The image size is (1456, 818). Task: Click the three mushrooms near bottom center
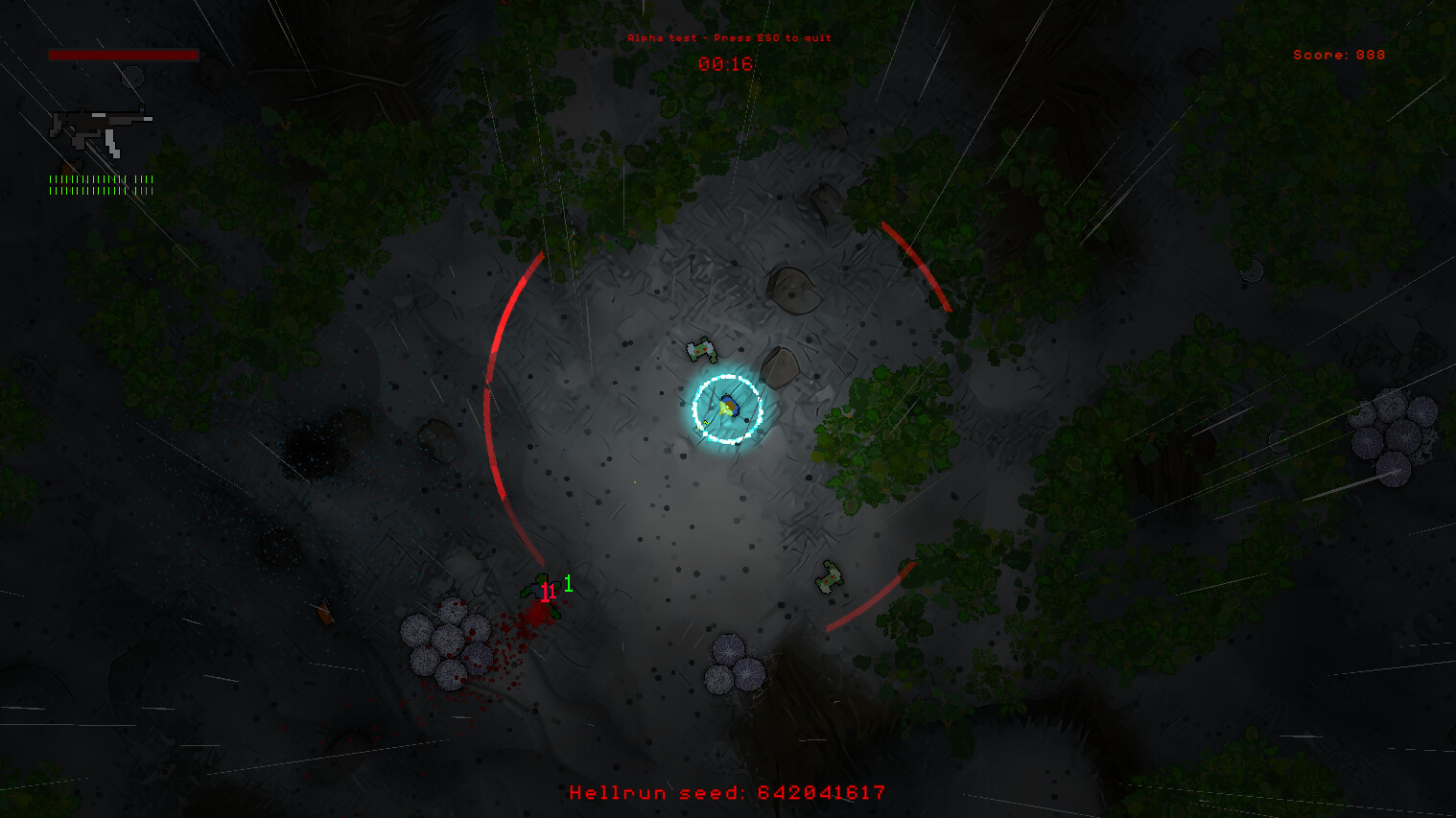732,666
